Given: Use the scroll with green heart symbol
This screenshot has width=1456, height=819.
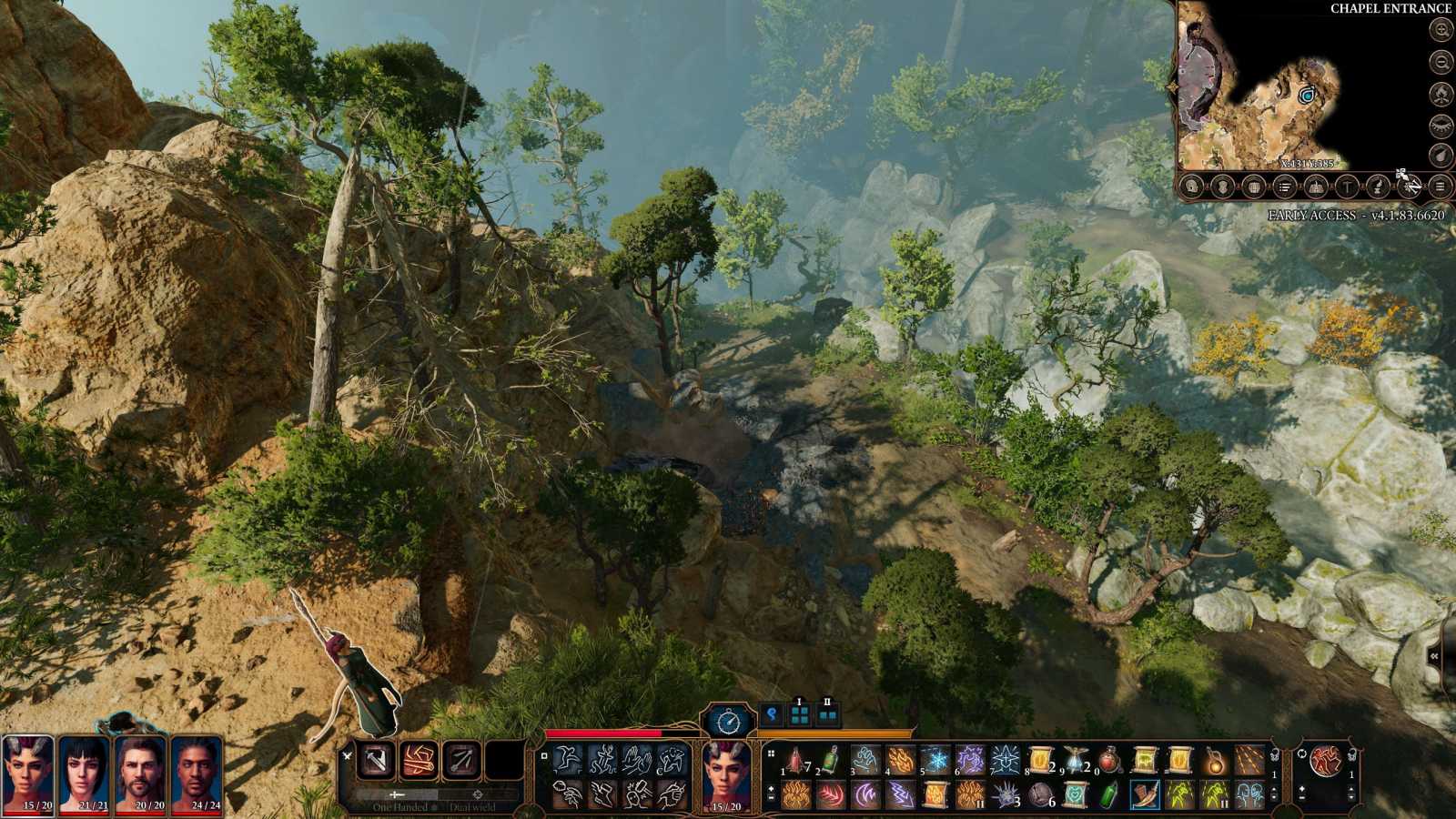Looking at the screenshot, I should click(x=1075, y=794).
